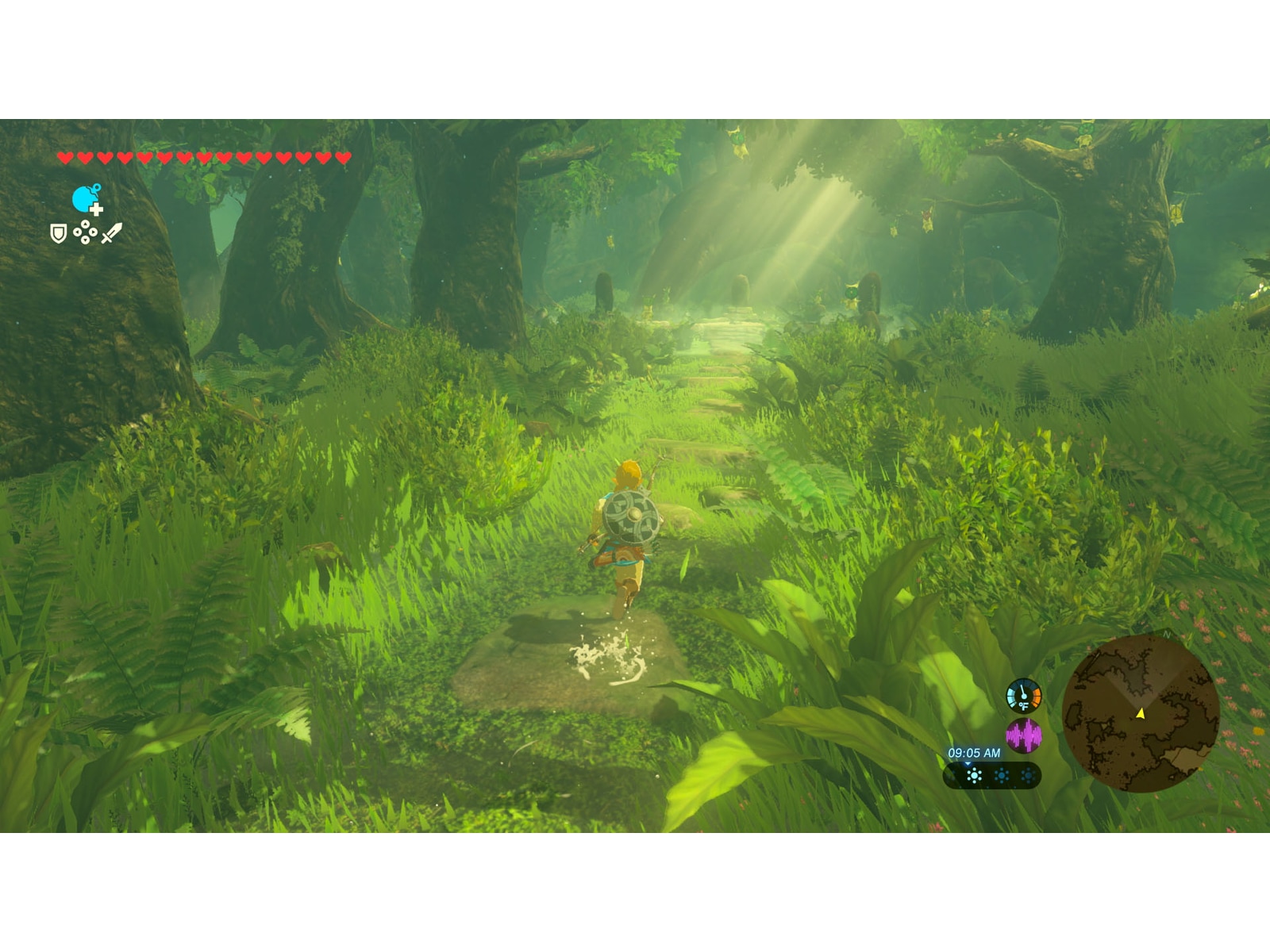Click the orange hot zone of the thermometer
This screenshot has height=952, width=1270.
point(1037,698)
